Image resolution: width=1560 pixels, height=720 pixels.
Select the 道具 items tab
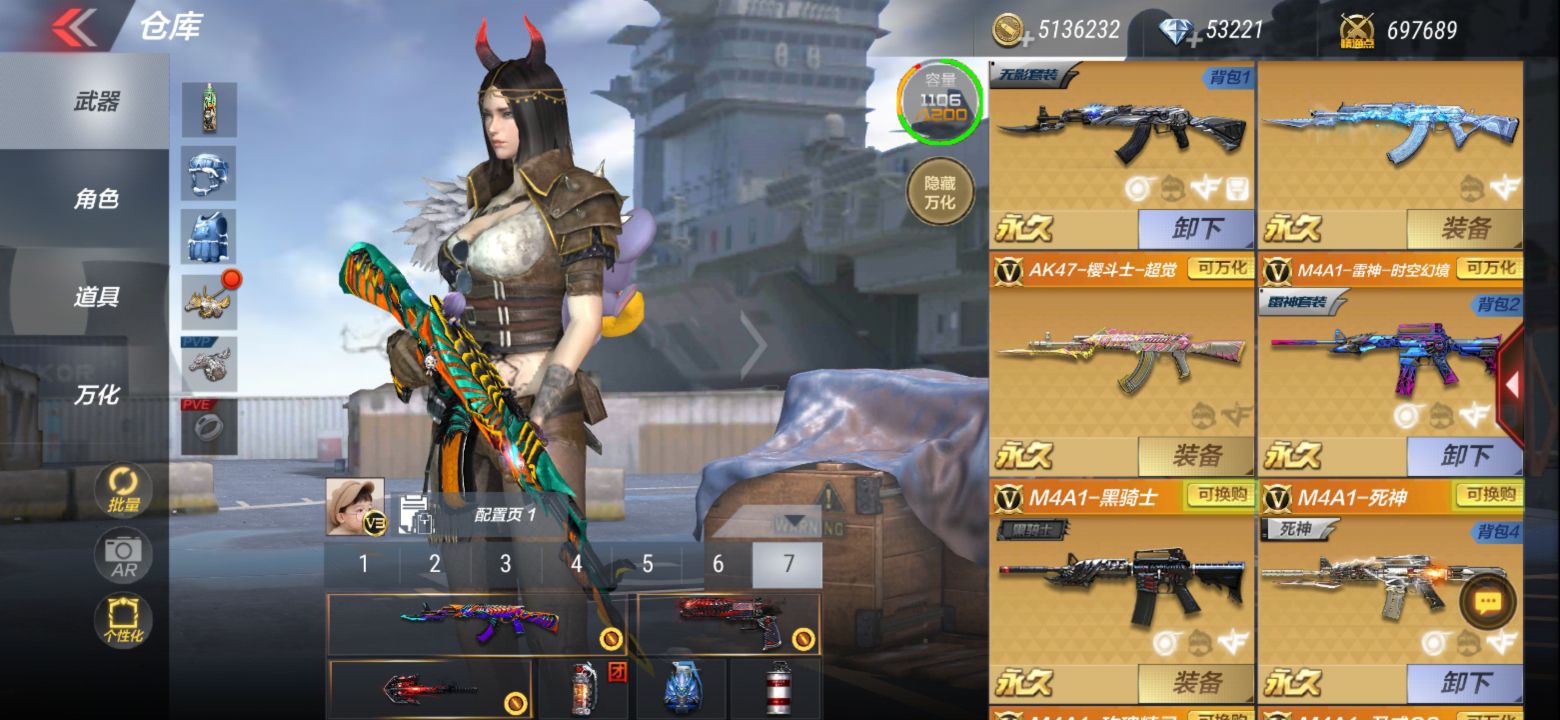(96, 297)
